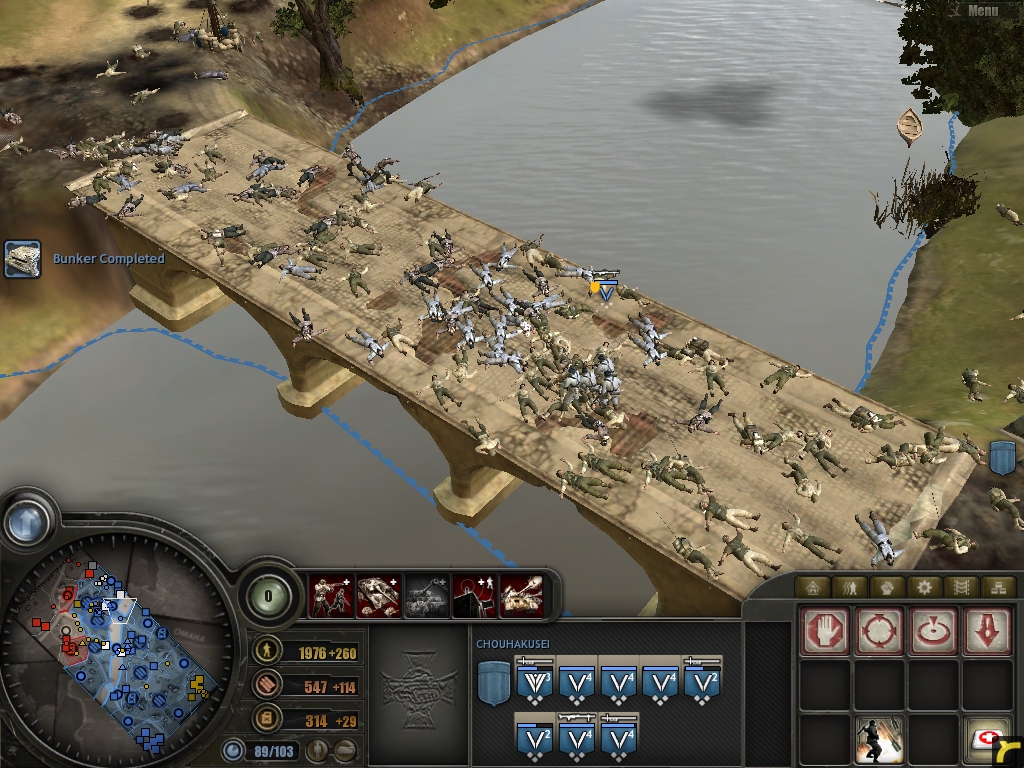Open the game Menu

(x=981, y=11)
